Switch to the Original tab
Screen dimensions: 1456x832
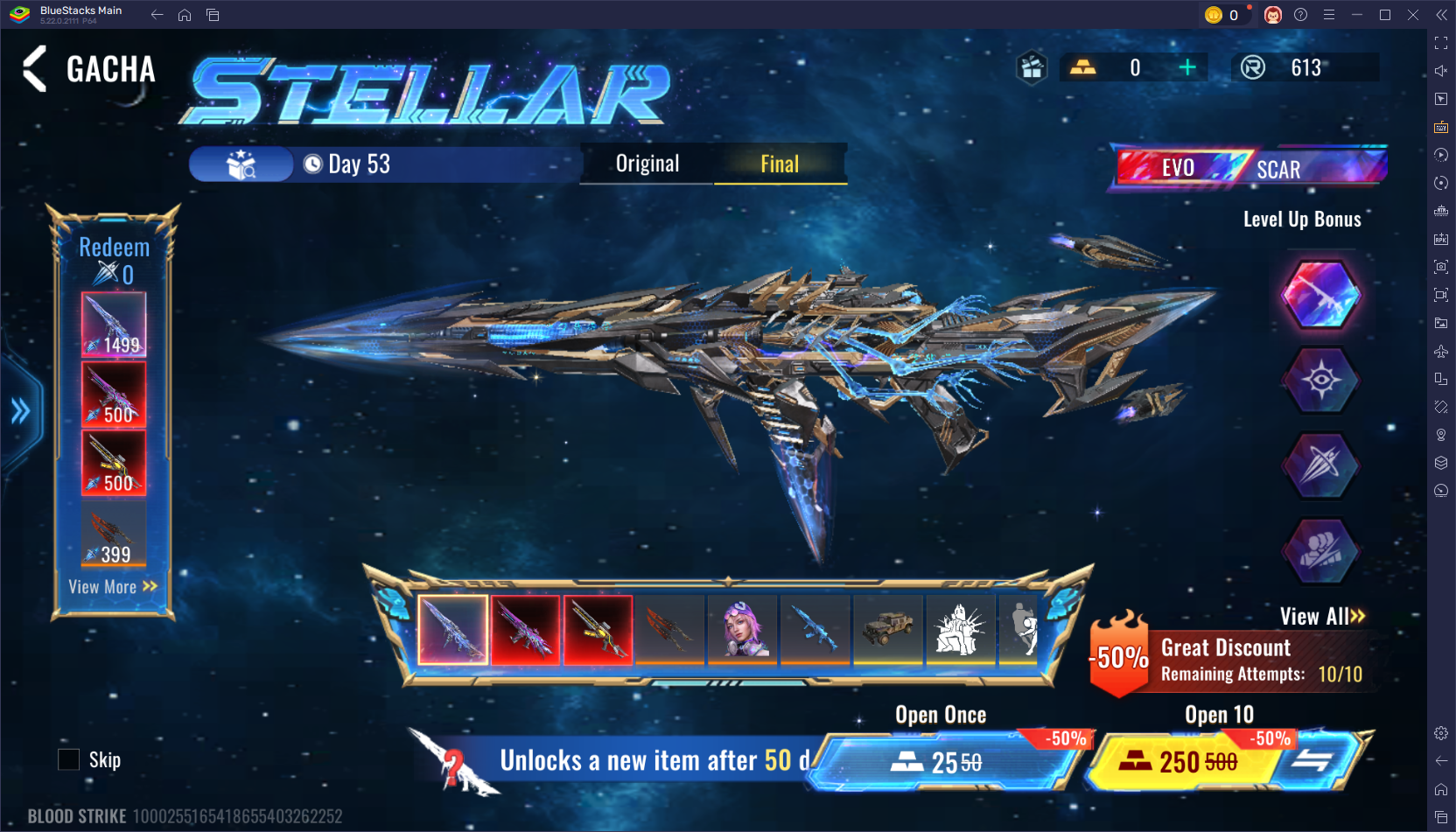tap(647, 163)
